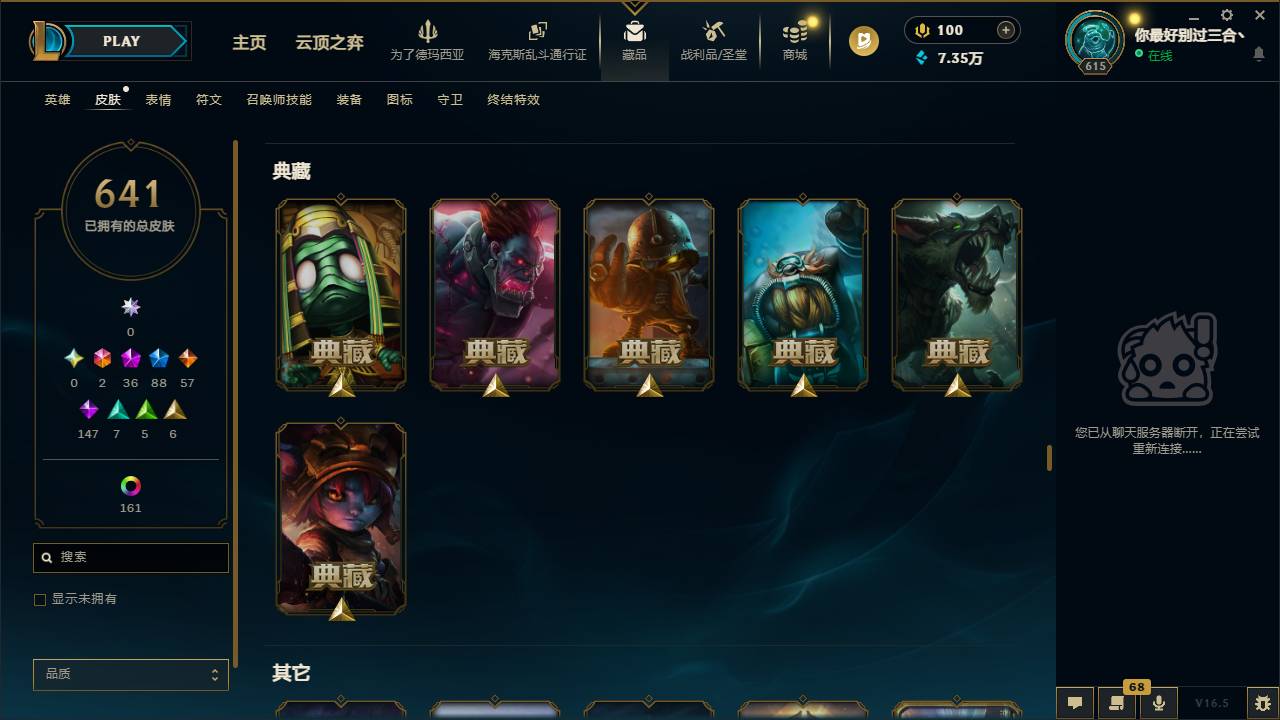Click the plus button next to 100 currency
This screenshot has height=720, width=1280.
(1003, 29)
